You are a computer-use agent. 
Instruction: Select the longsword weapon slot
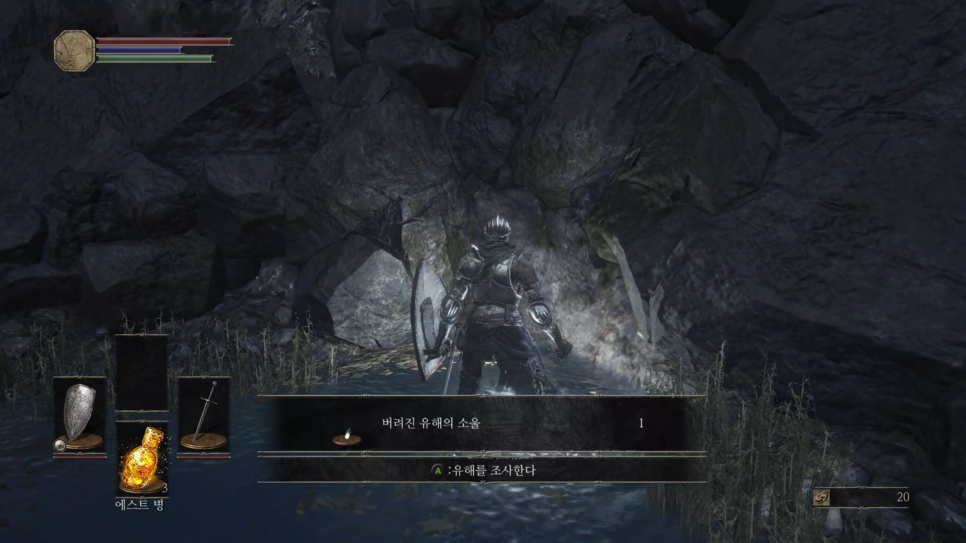[204, 415]
